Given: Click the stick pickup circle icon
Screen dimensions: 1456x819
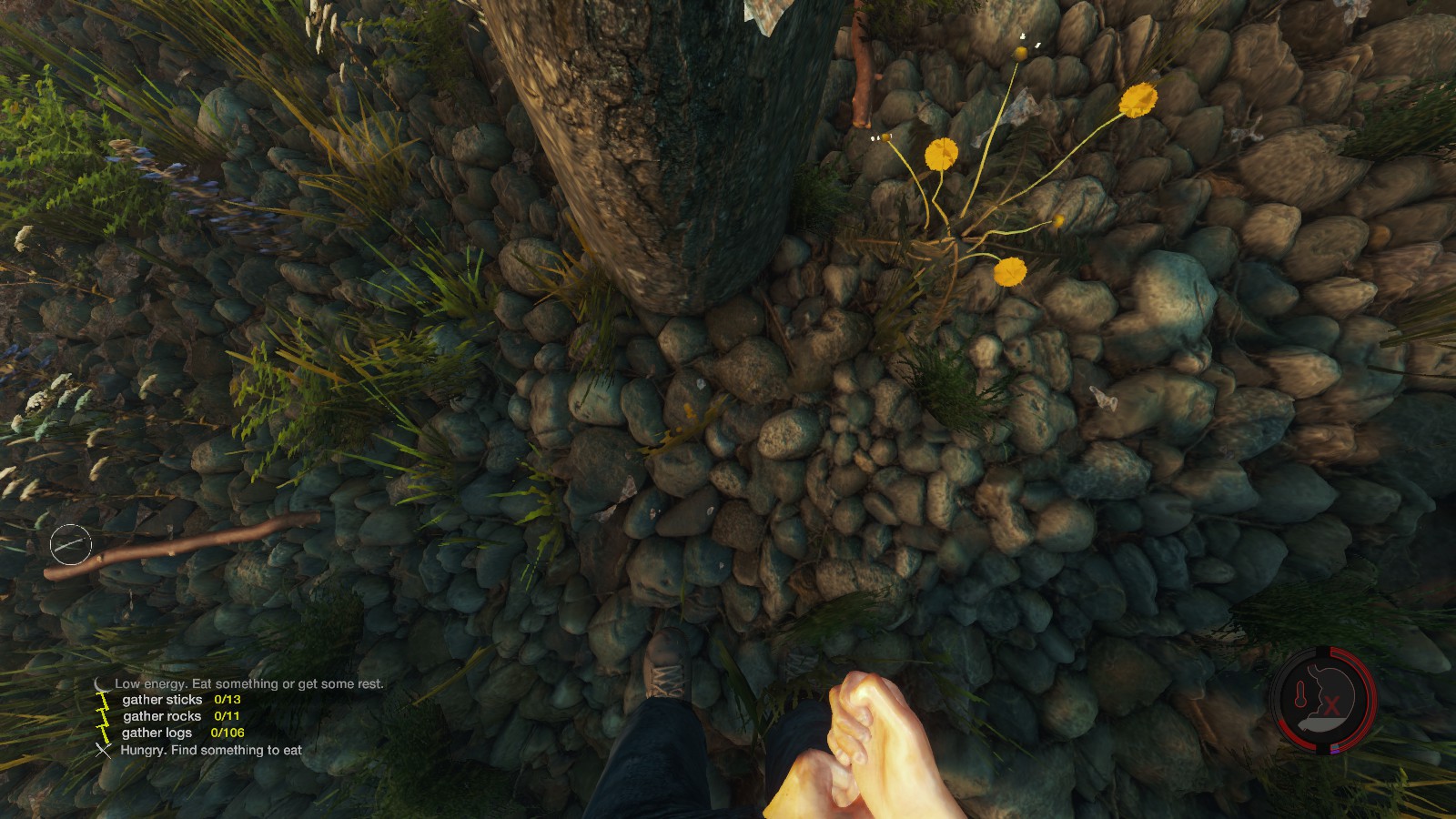Looking at the screenshot, I should [71, 545].
